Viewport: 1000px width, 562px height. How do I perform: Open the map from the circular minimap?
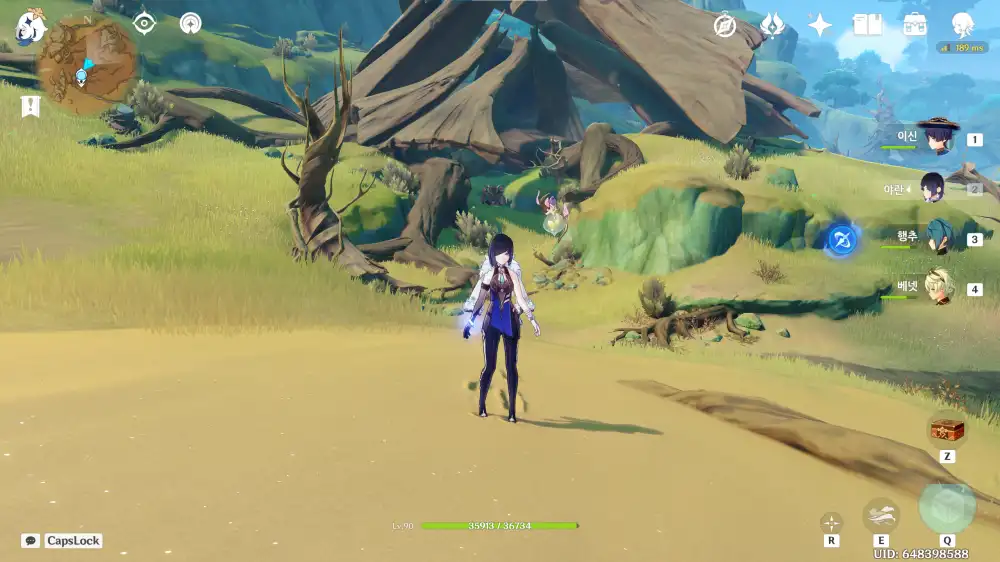85,62
